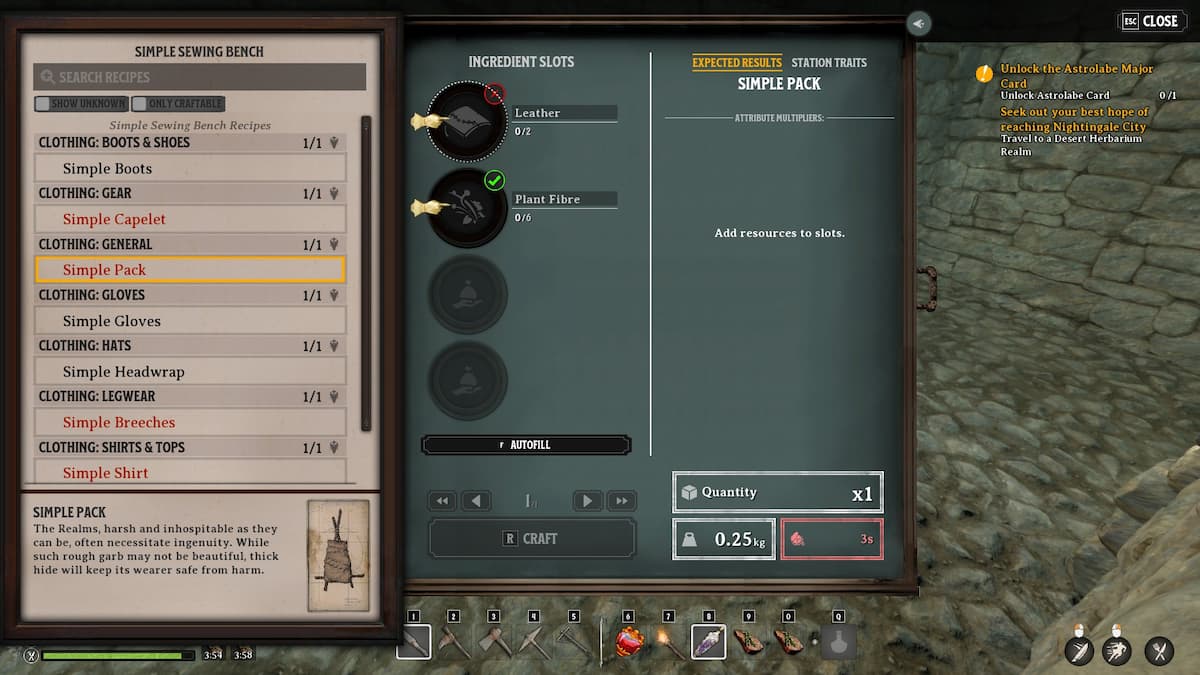Increase craft quantity by one
Viewport: 1200px width, 675px height.
588,501
